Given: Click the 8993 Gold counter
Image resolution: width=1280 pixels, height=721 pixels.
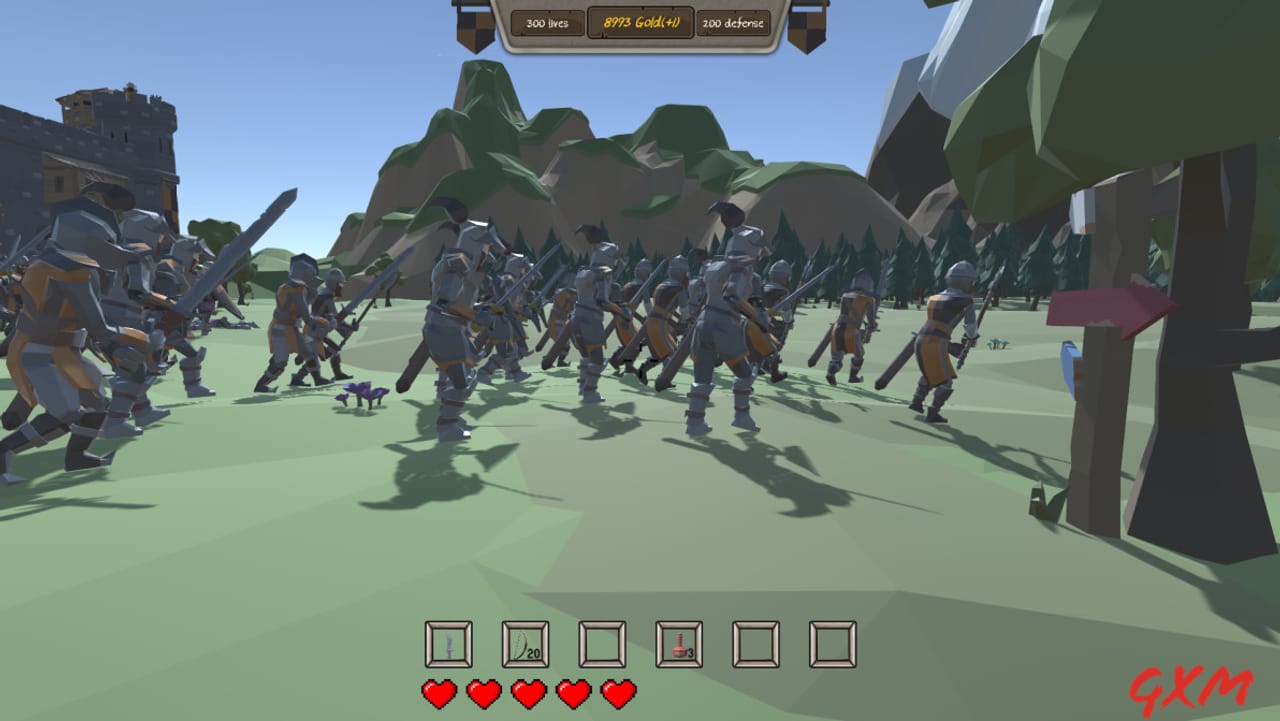Looking at the screenshot, I should tap(641, 21).
